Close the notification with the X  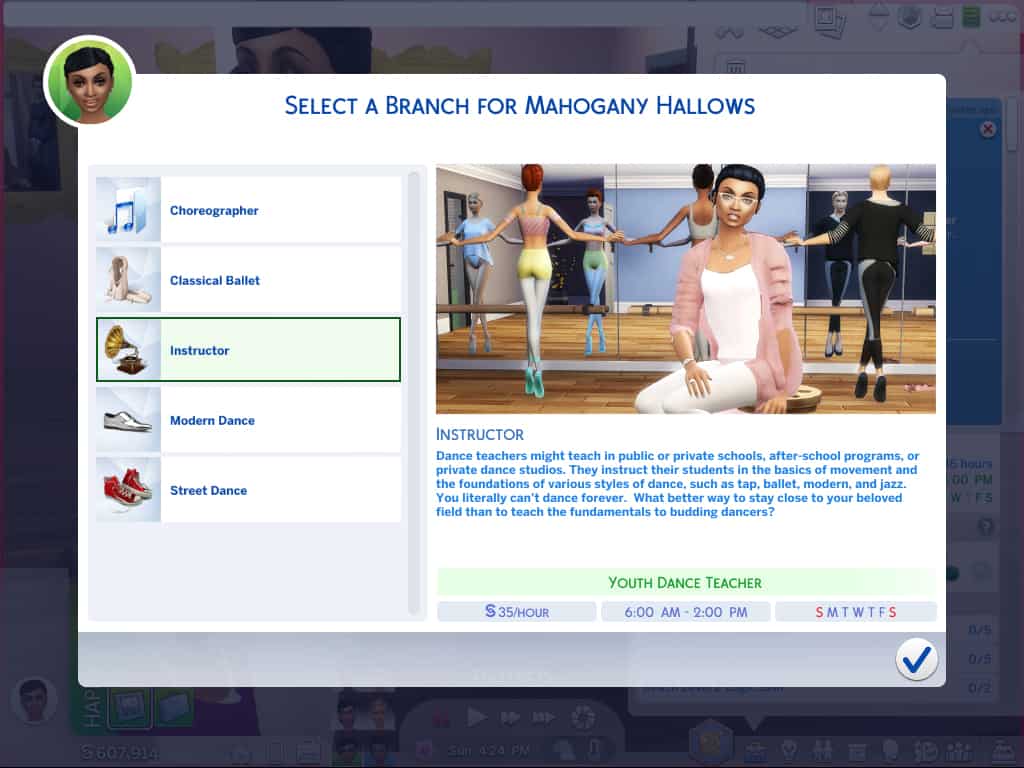(x=988, y=129)
